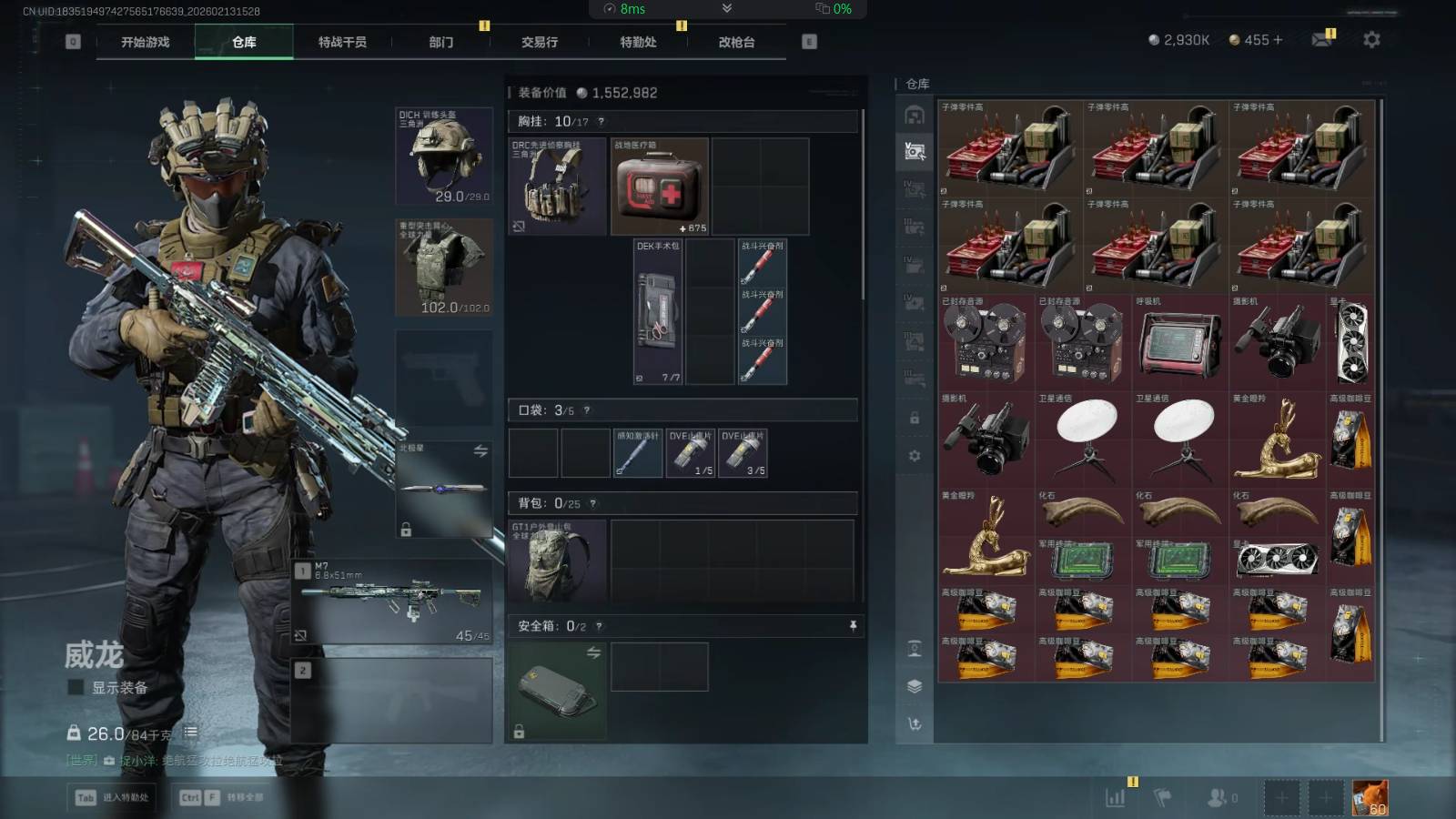Select the DEK surgical kit item
The image size is (1456, 819).
pos(658,311)
